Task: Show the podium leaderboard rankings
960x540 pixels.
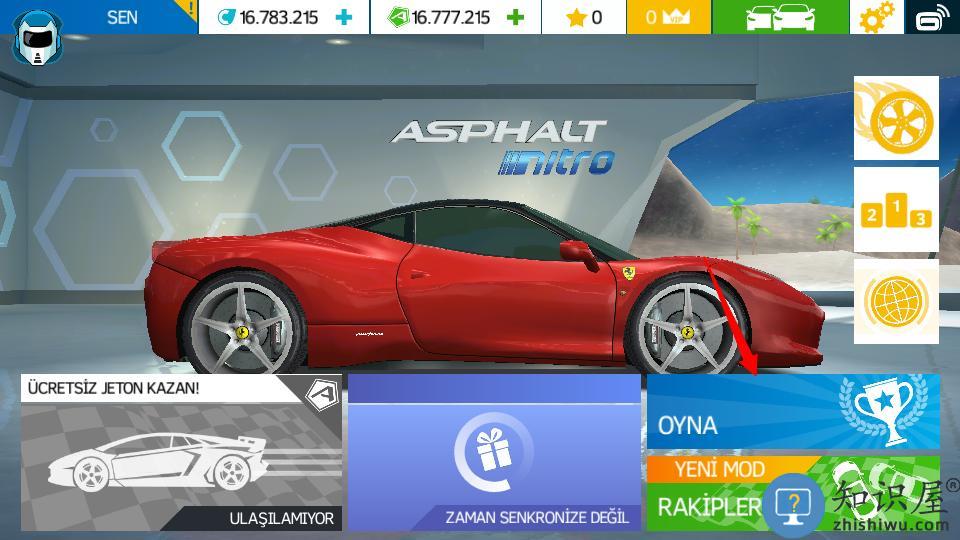Action: pos(896,210)
